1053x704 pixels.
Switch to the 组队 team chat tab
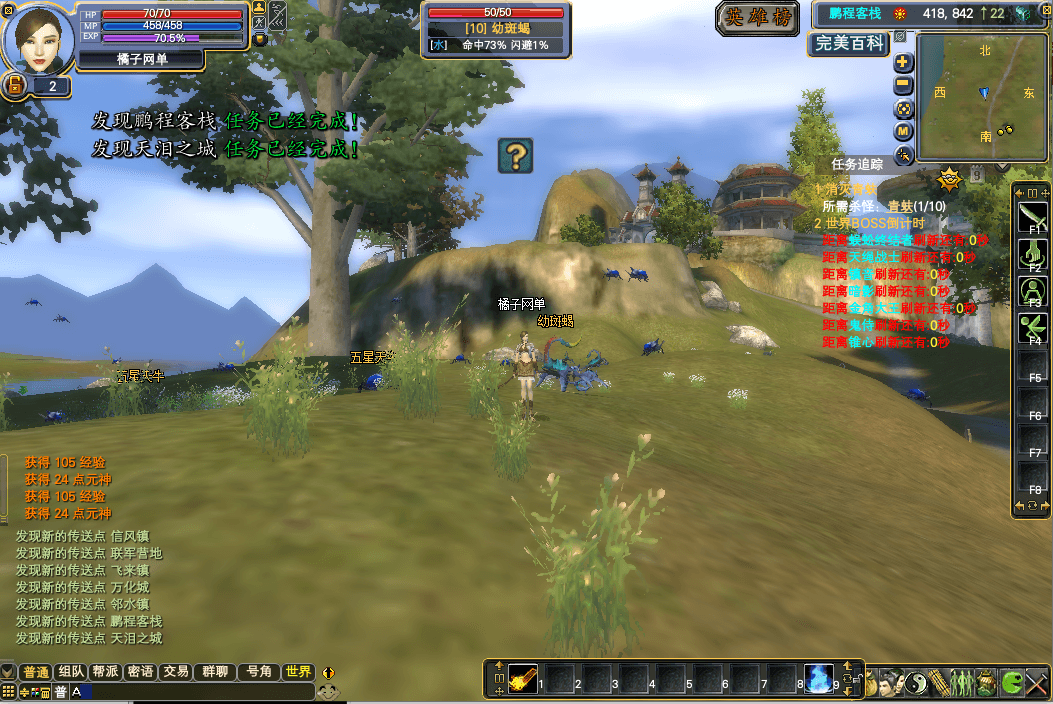coord(72,672)
